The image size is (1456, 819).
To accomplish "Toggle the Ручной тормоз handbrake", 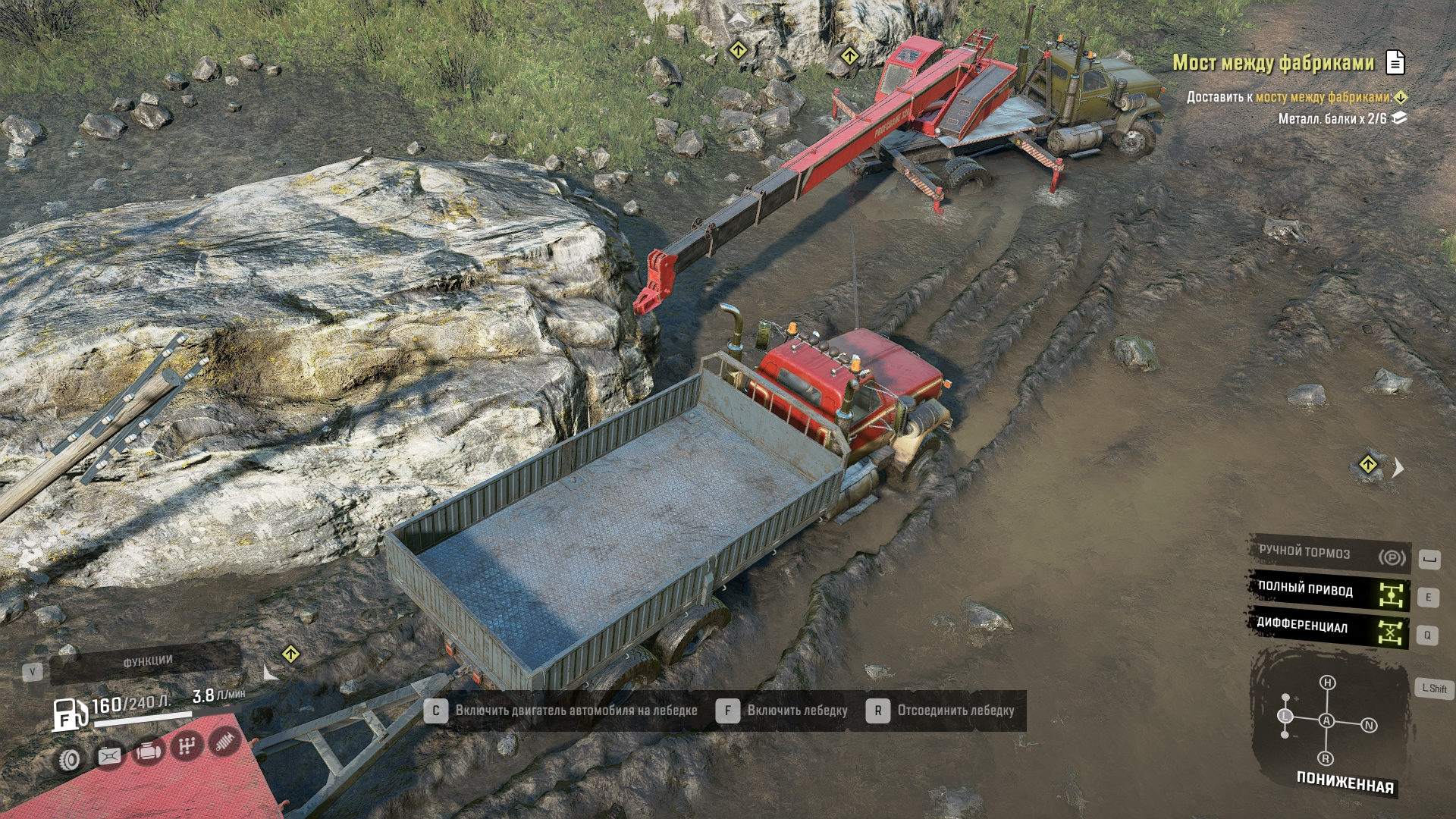I will tap(1329, 554).
